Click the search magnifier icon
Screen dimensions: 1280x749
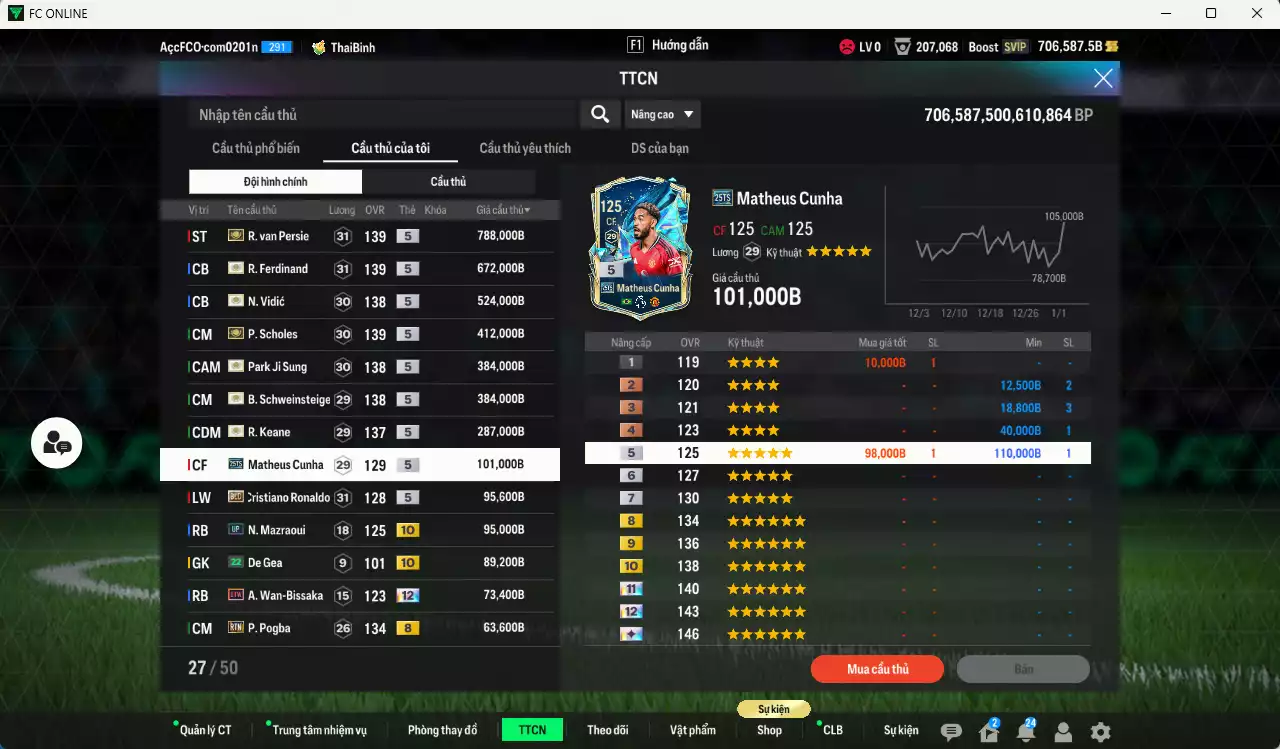point(599,114)
